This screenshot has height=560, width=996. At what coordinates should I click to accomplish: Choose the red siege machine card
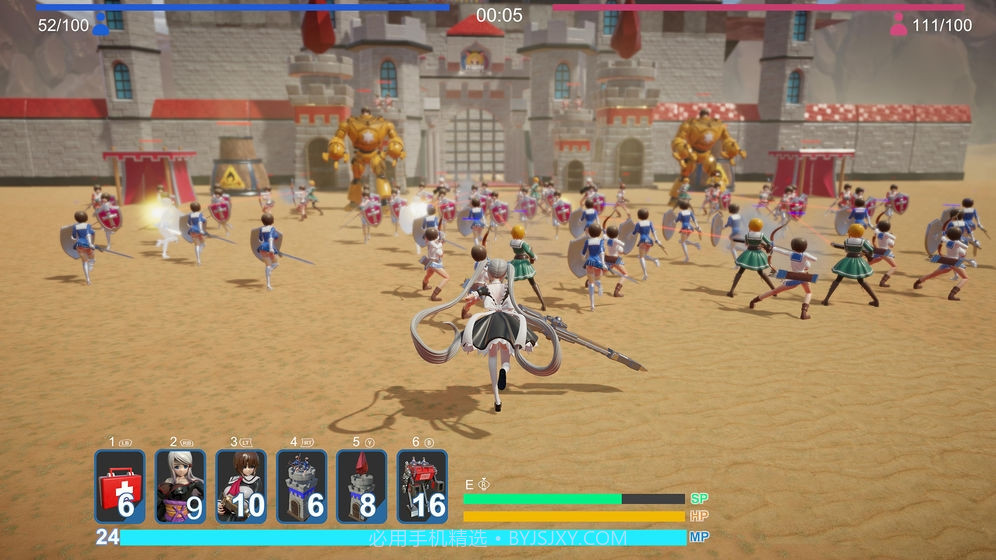click(x=422, y=487)
